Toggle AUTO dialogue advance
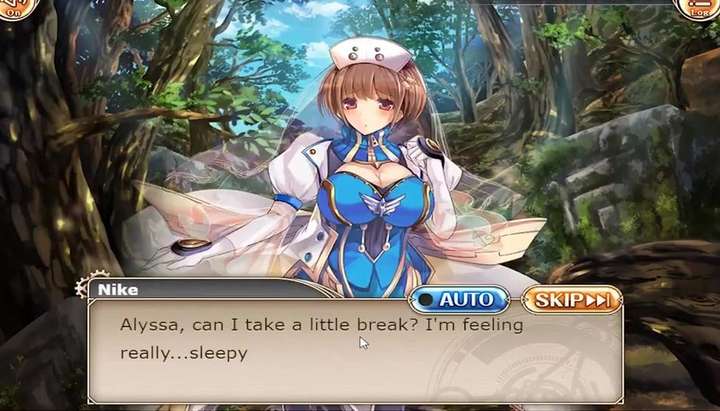The image size is (720, 411). coord(457,299)
